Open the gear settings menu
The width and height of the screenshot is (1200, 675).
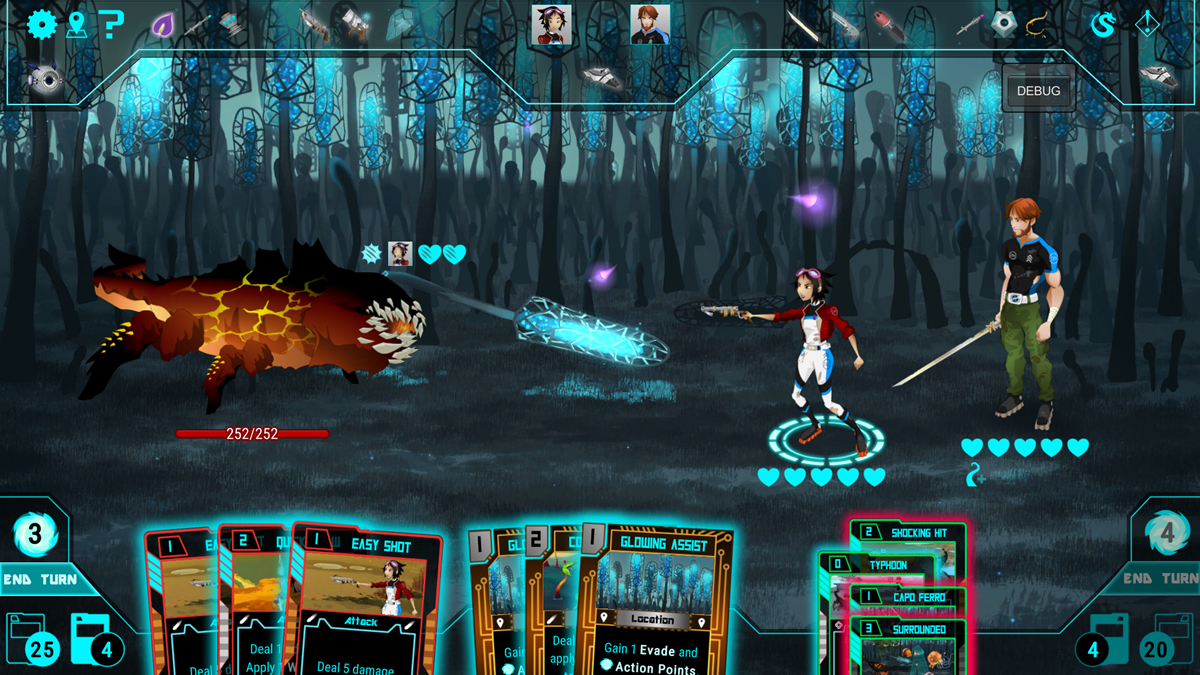41,23
